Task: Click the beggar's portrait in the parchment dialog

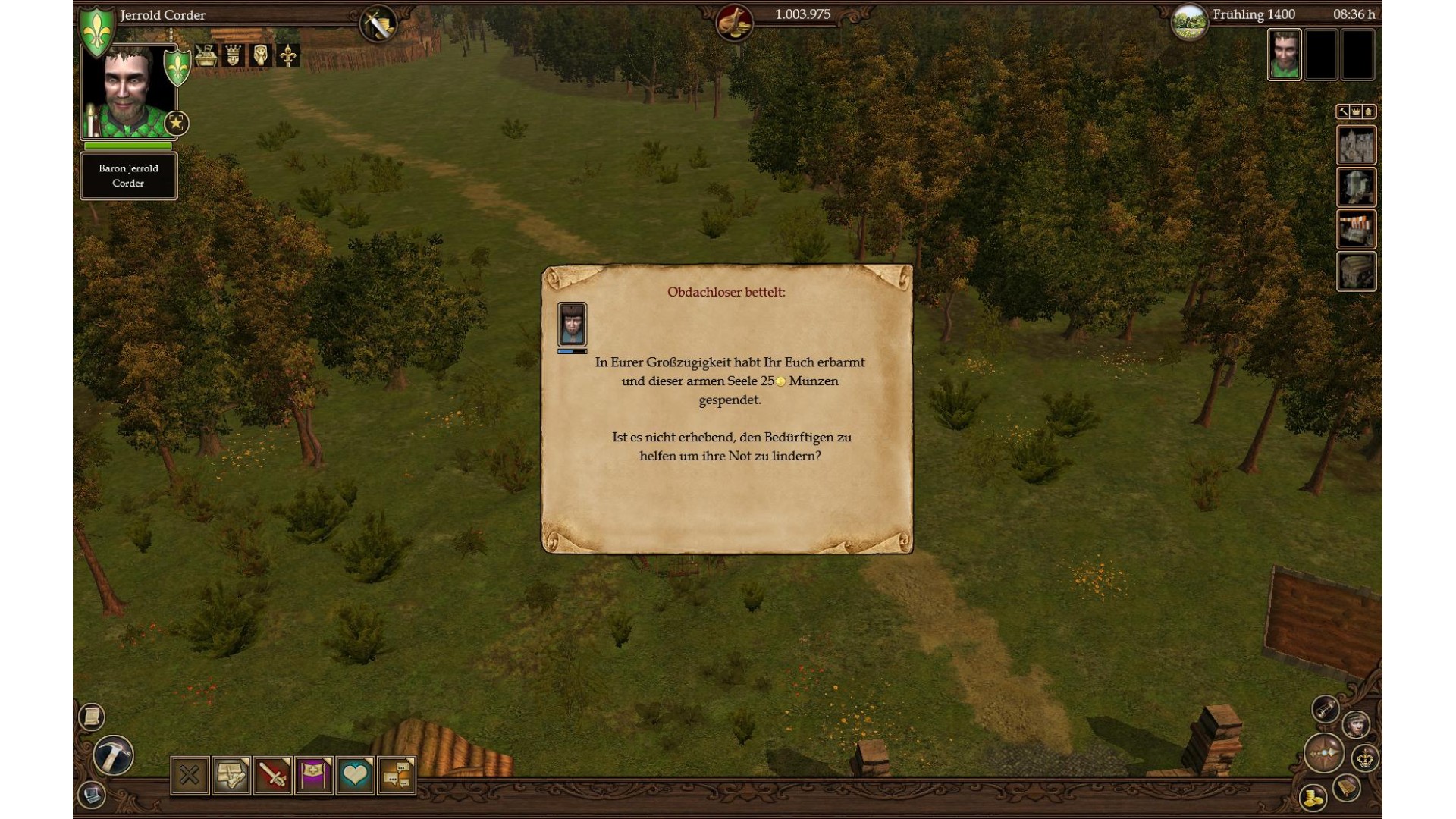Action: 572,324
